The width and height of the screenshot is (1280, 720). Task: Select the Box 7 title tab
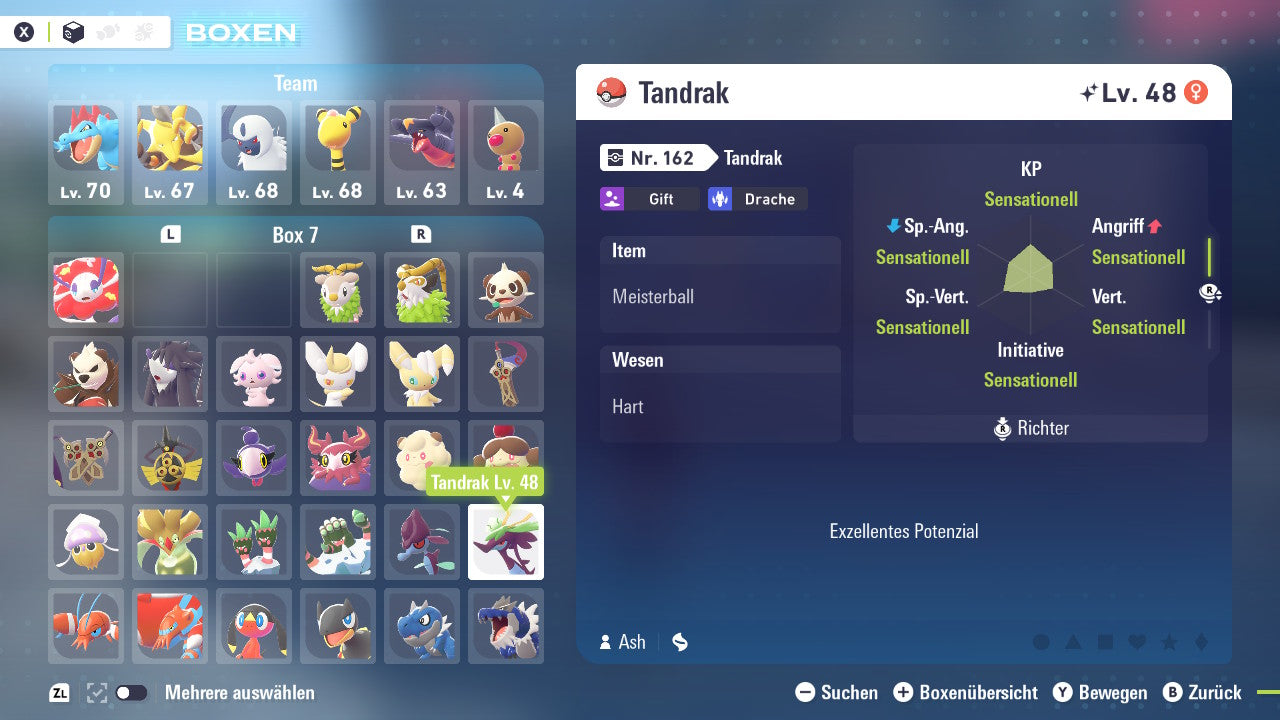click(x=296, y=235)
